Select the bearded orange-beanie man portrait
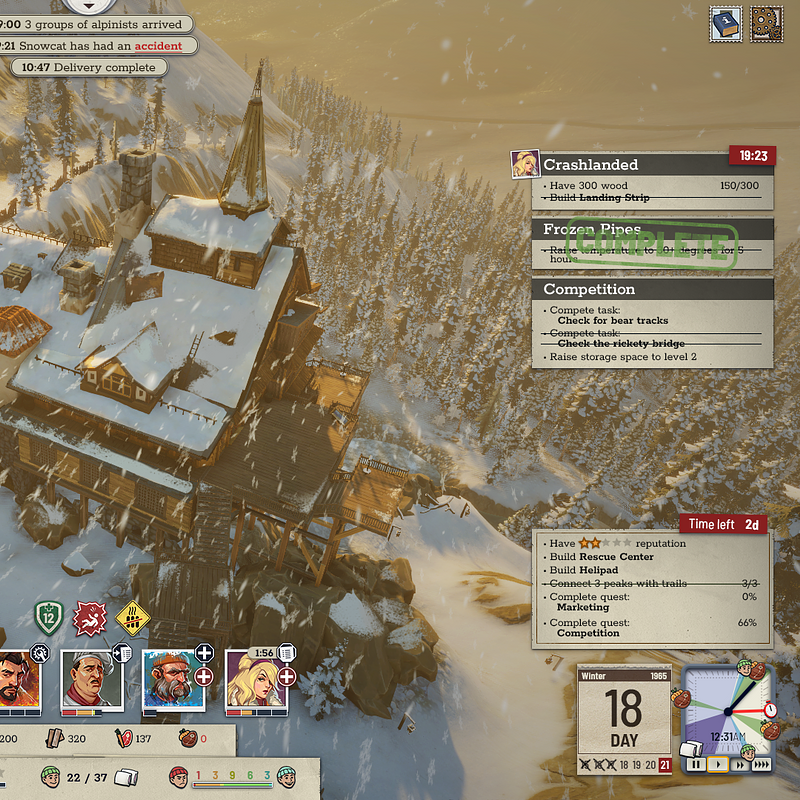Viewport: 800px width, 800px height. (171, 678)
